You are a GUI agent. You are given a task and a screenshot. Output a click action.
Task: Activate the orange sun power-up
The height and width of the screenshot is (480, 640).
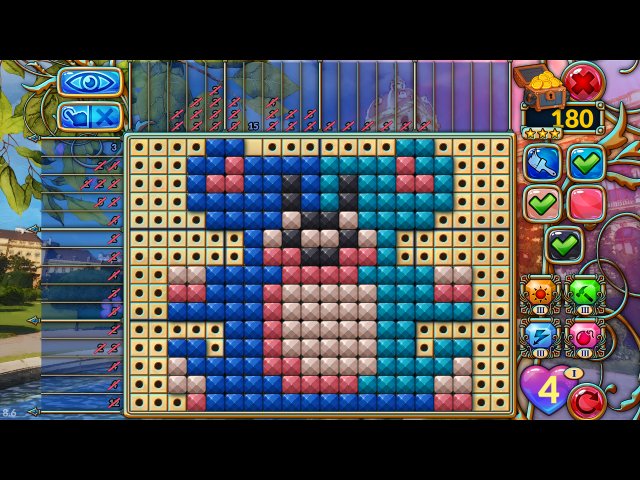(541, 294)
